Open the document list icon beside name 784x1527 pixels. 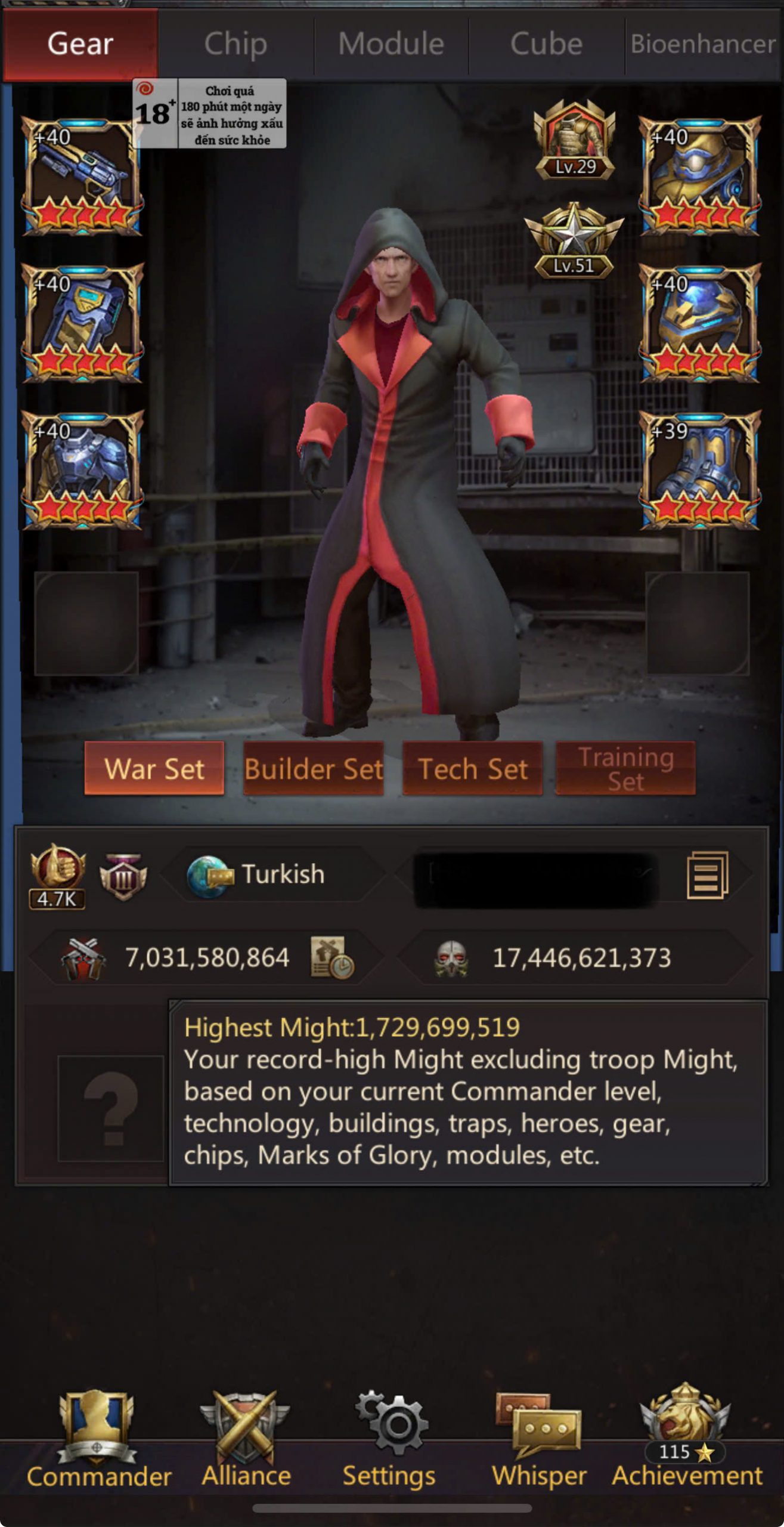click(x=708, y=875)
